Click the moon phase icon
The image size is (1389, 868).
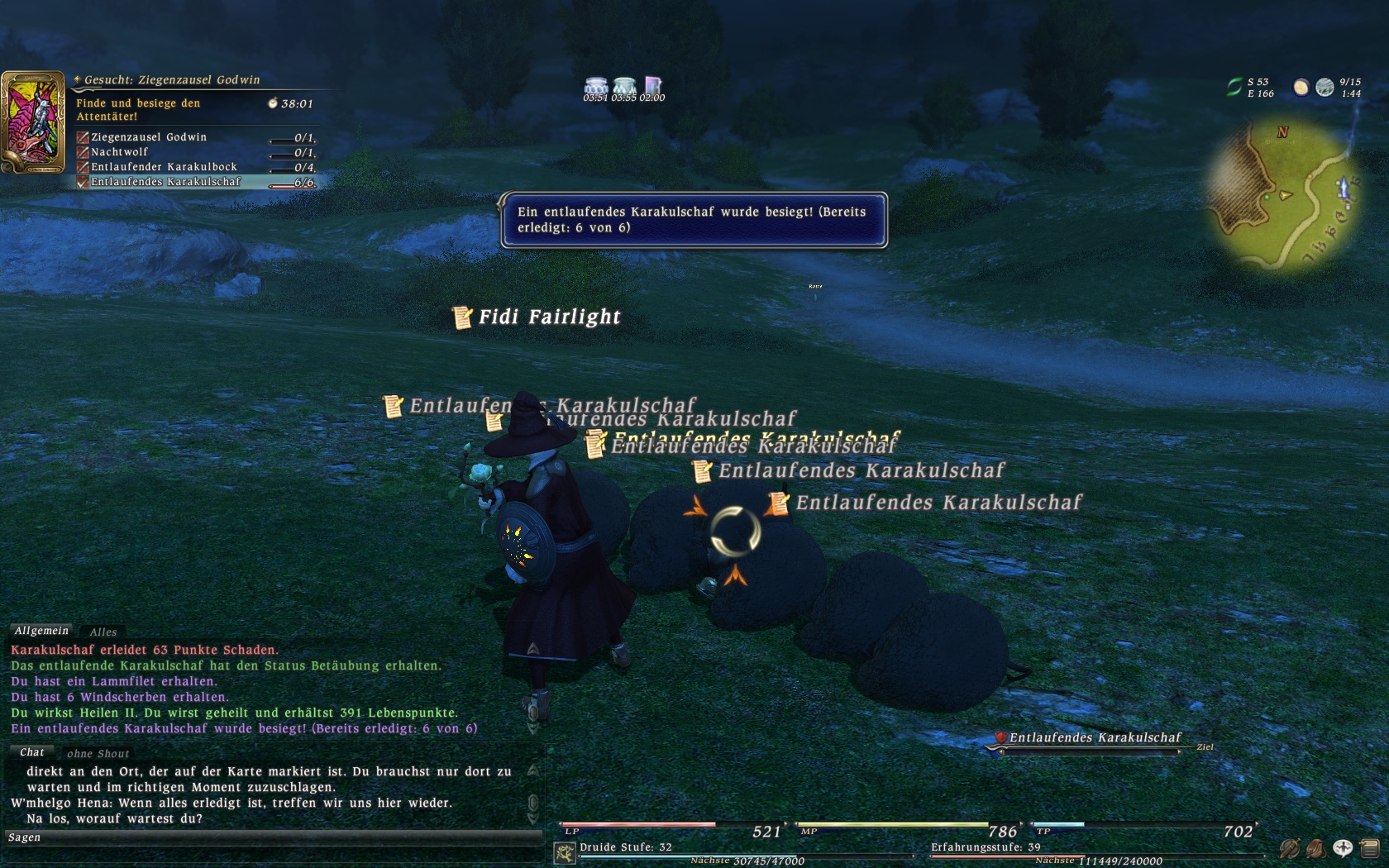[1301, 87]
